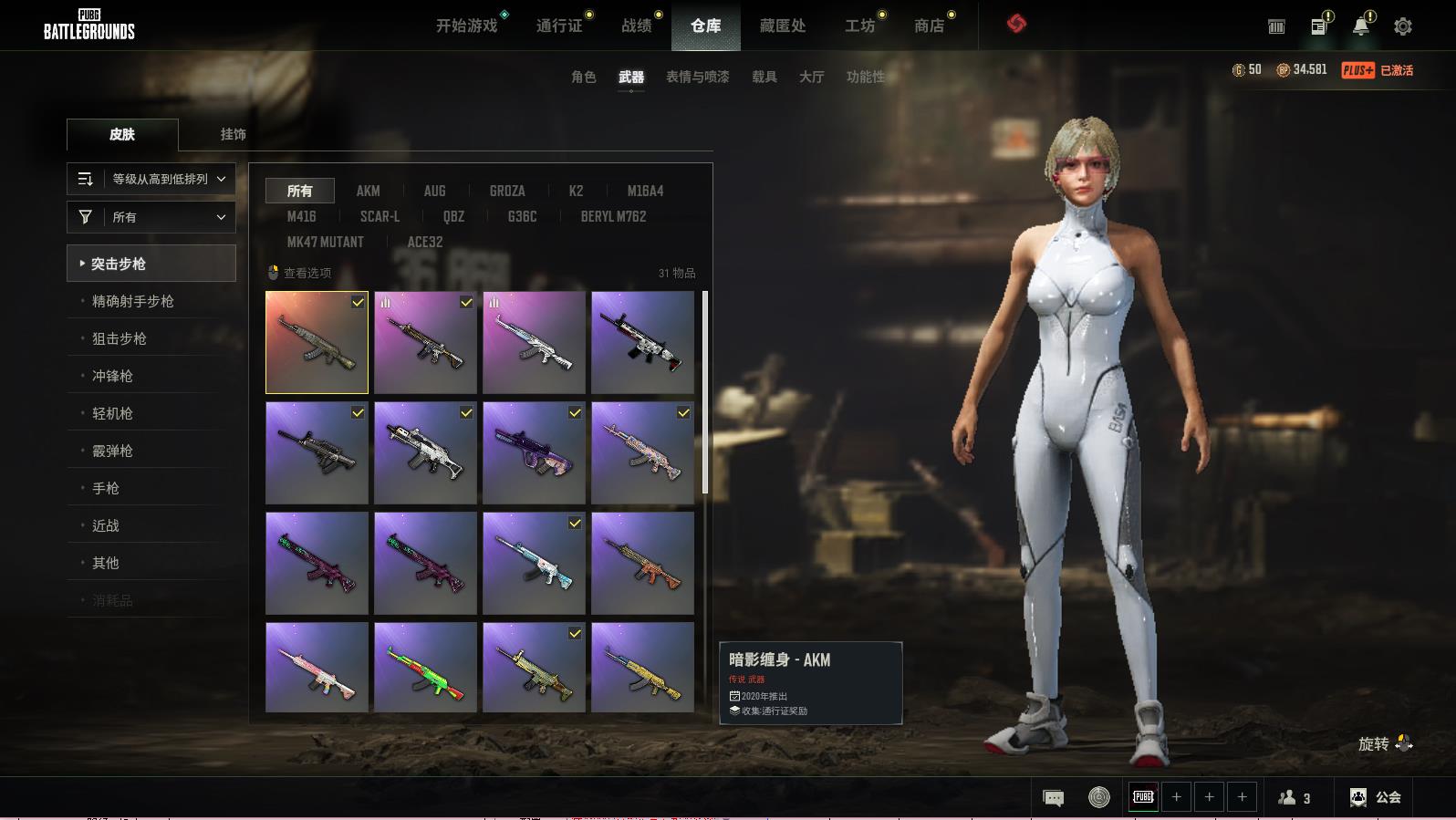
Task: Filter skins by M416
Action: point(301,216)
